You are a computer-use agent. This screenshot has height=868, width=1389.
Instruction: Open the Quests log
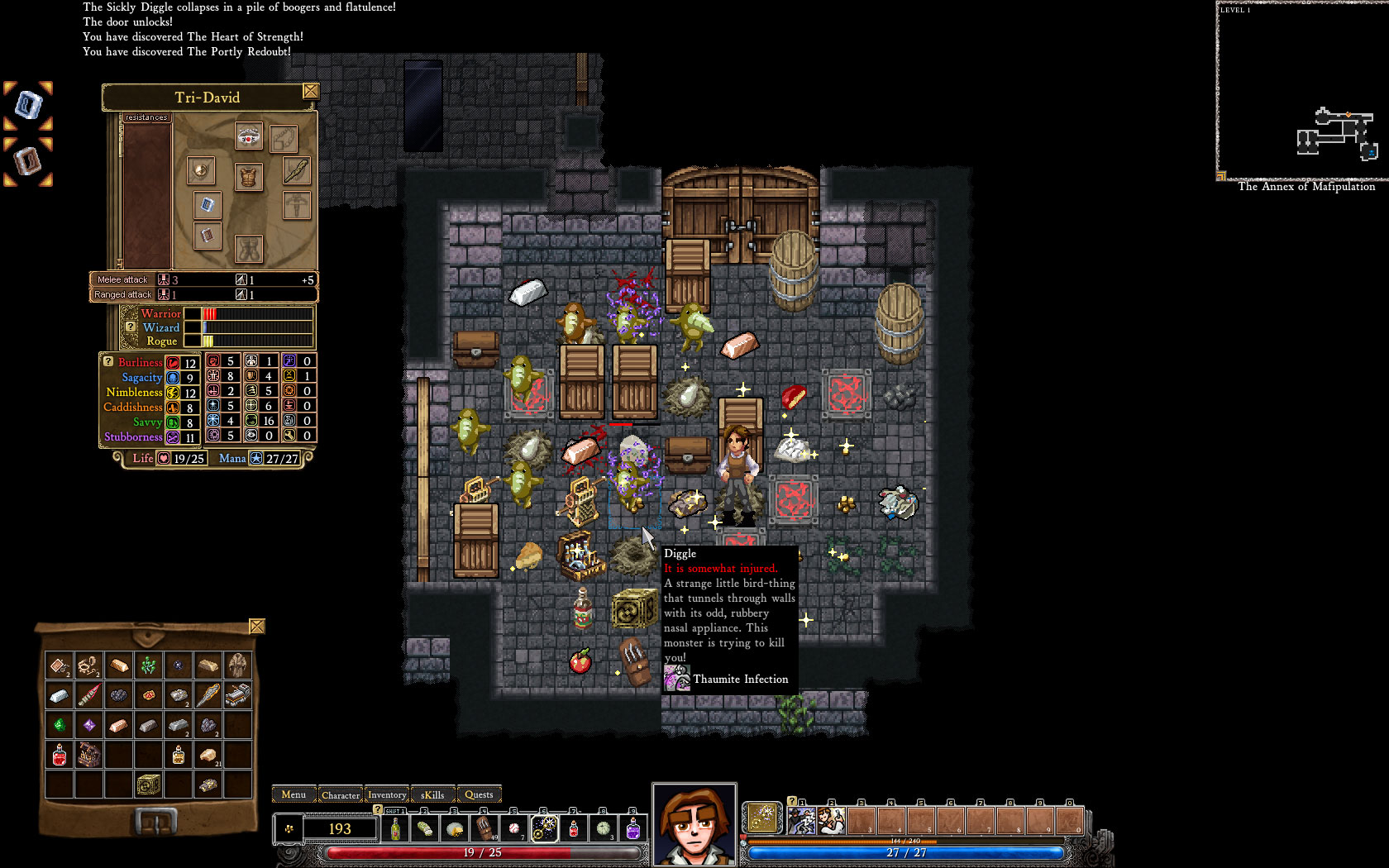480,794
